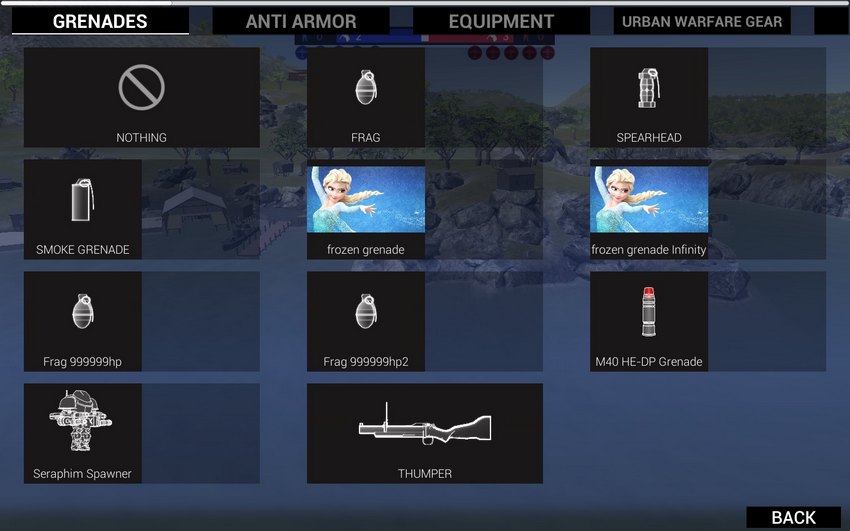Equip the Spearhead grenade
850x531 pixels.
coord(649,98)
